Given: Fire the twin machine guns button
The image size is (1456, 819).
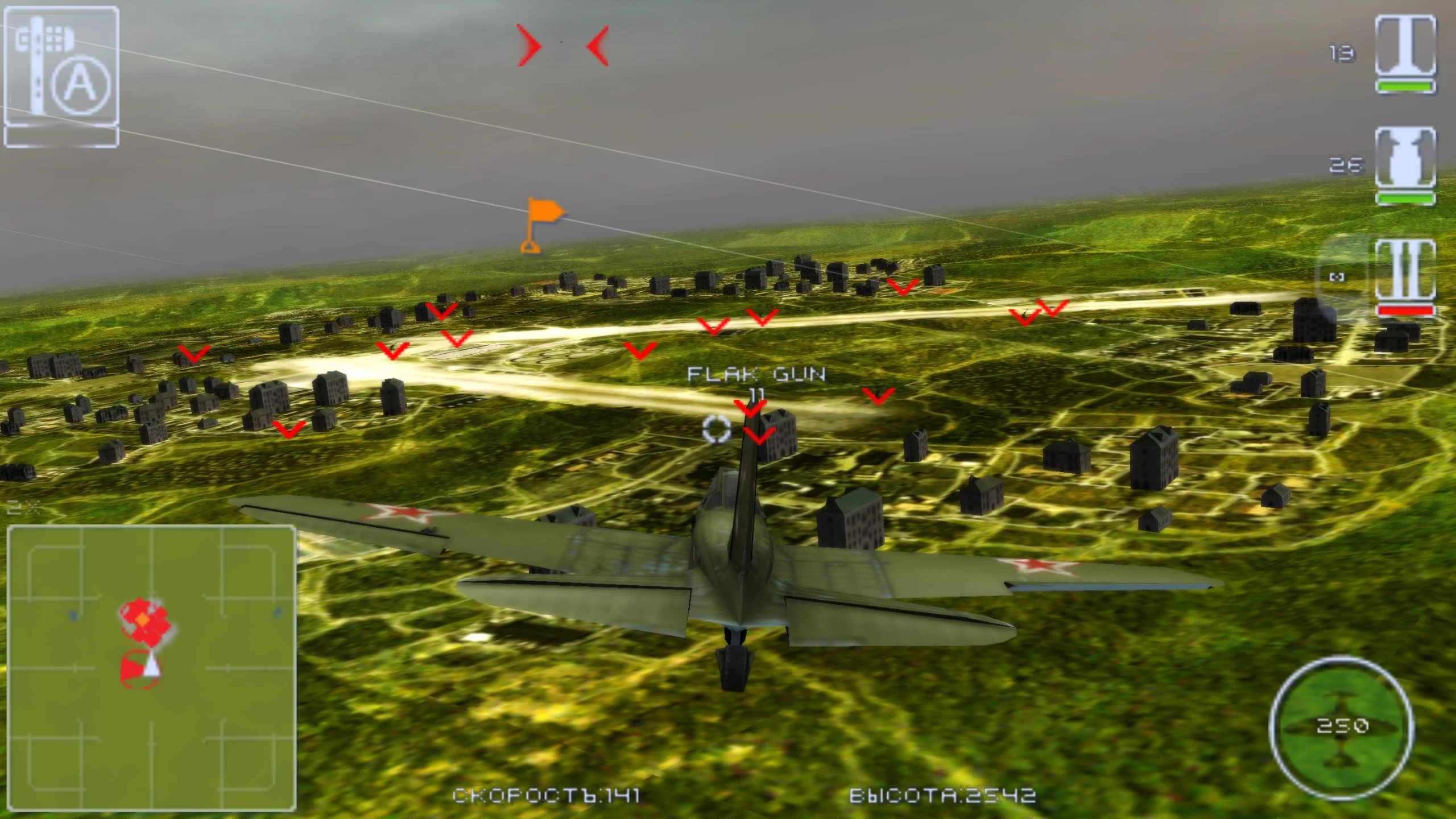Looking at the screenshot, I should (x=1405, y=272).
